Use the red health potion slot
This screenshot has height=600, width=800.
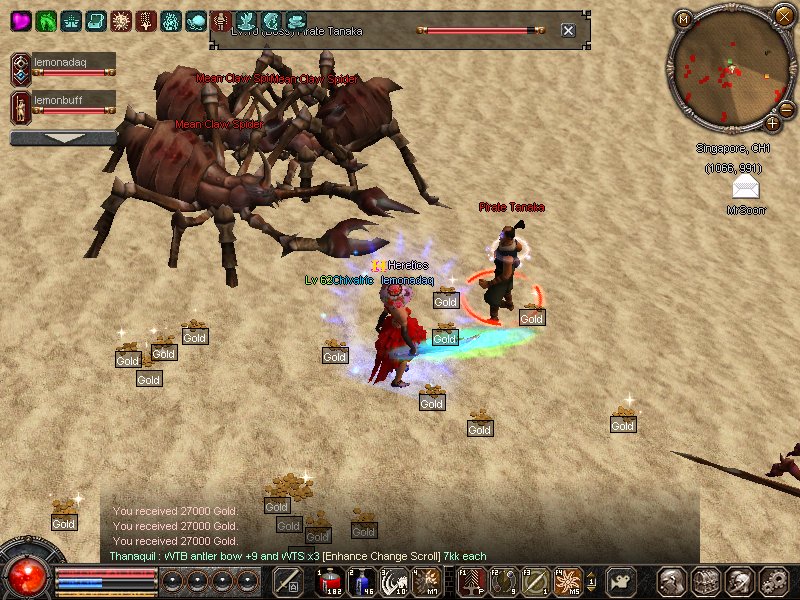click(x=329, y=581)
